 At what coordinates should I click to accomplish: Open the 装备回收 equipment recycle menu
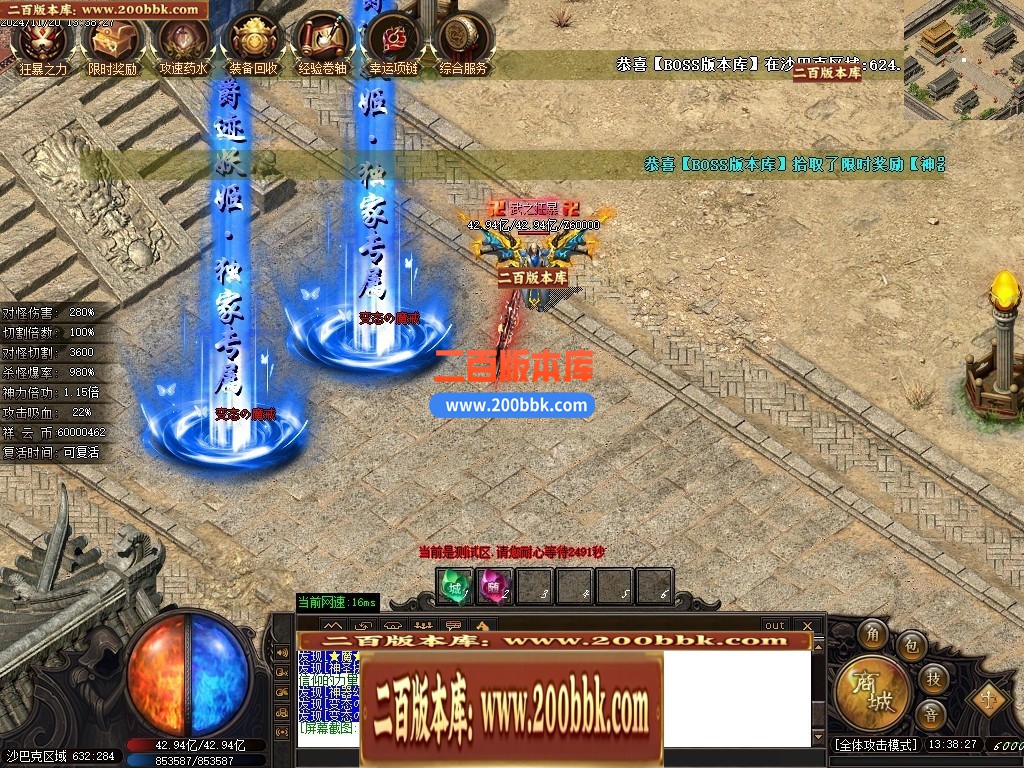point(253,42)
